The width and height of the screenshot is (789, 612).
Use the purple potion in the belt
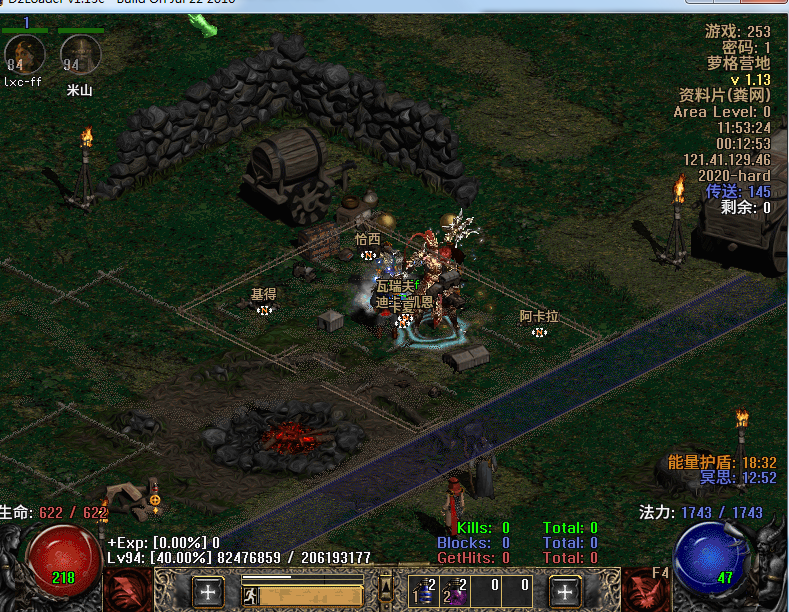[458, 592]
